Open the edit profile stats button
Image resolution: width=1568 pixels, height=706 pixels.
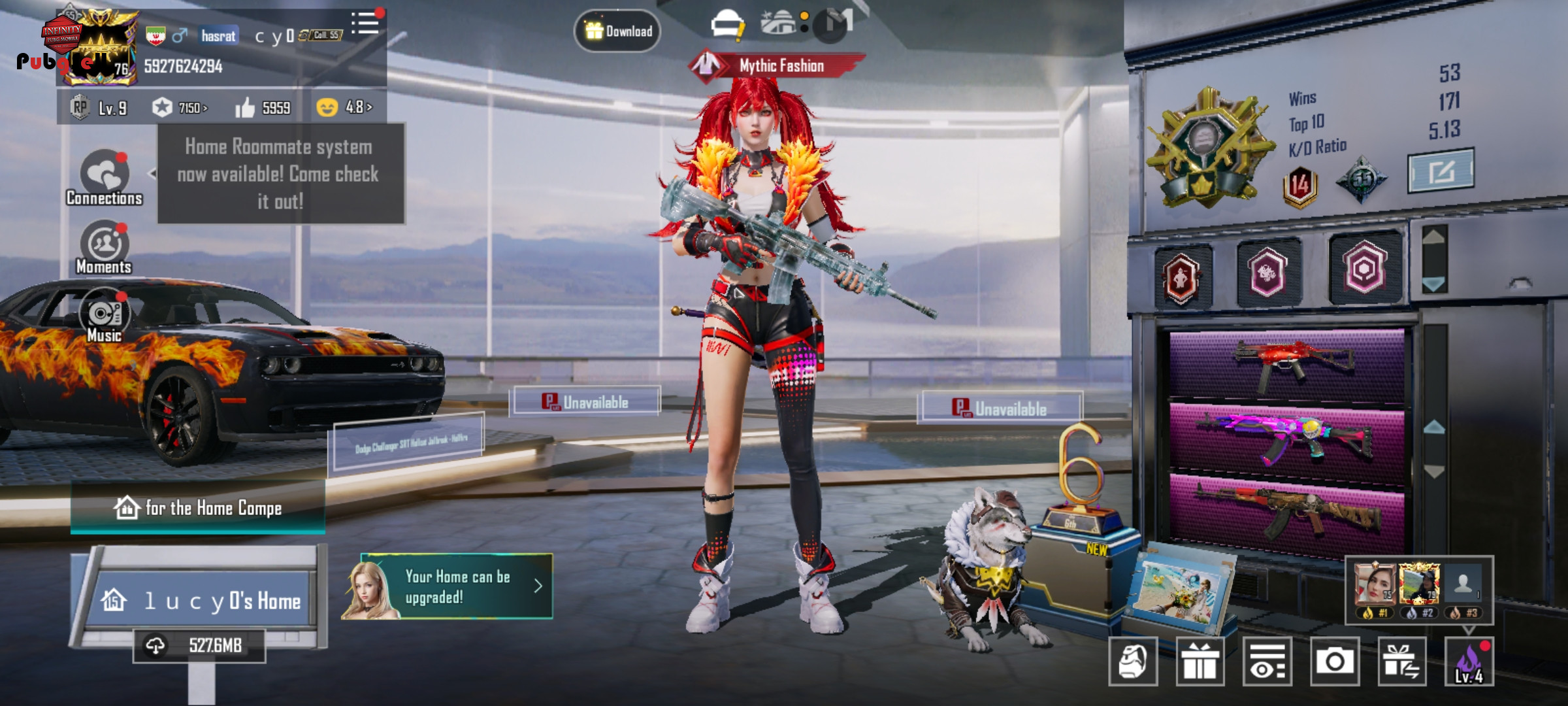(x=1441, y=171)
